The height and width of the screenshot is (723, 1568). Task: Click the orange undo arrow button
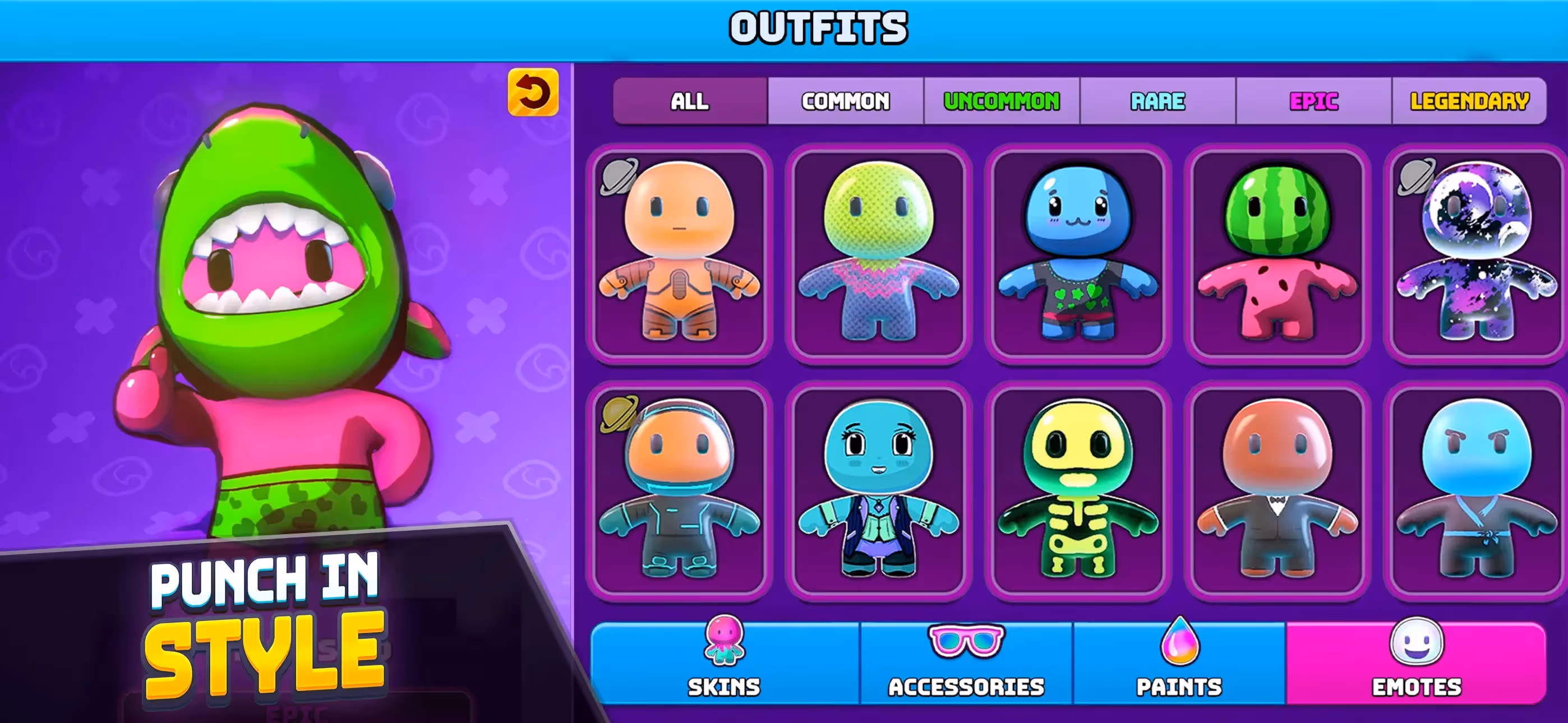tap(533, 92)
